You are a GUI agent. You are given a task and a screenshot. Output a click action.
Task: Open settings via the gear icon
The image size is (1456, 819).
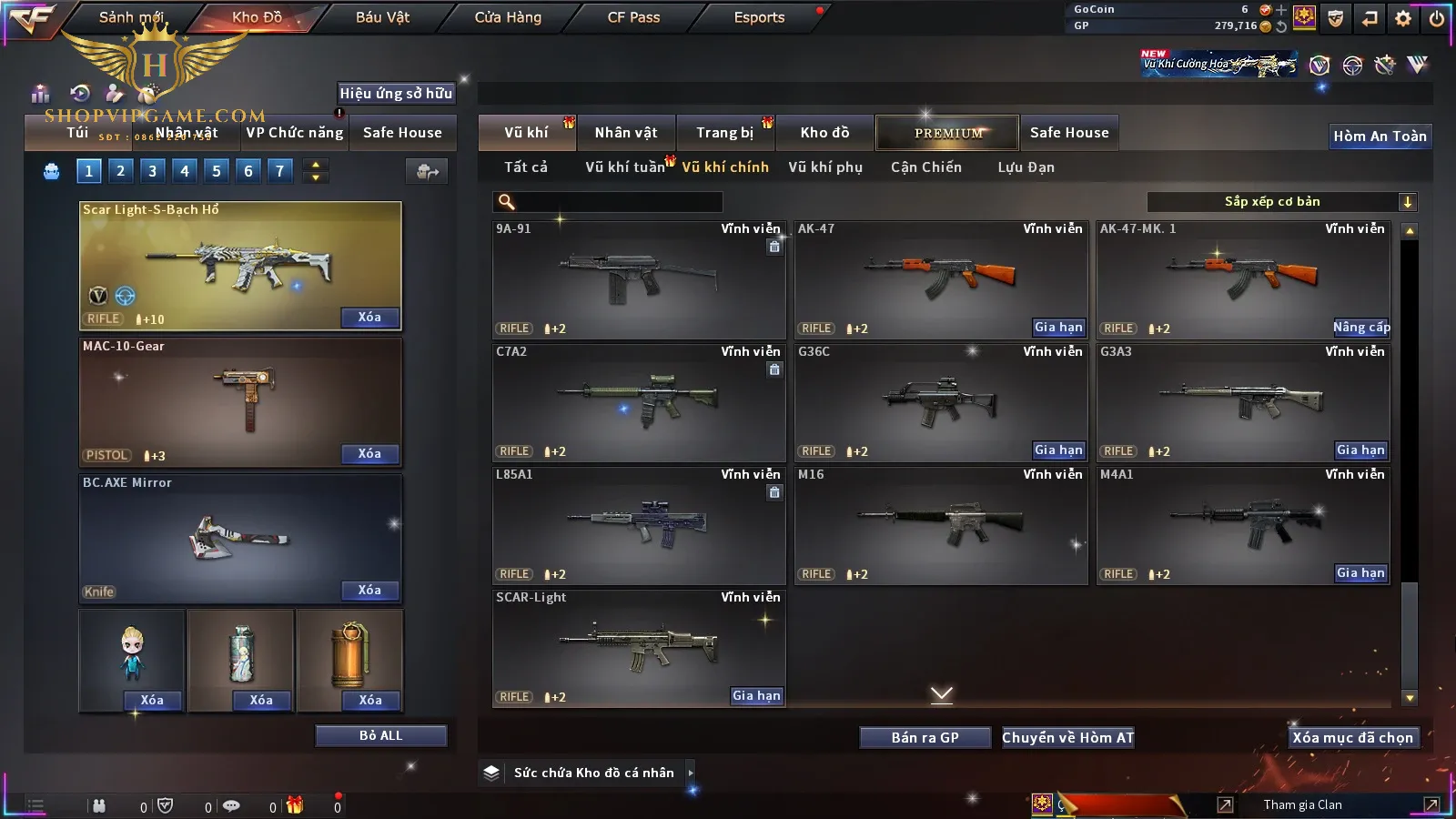click(1403, 18)
